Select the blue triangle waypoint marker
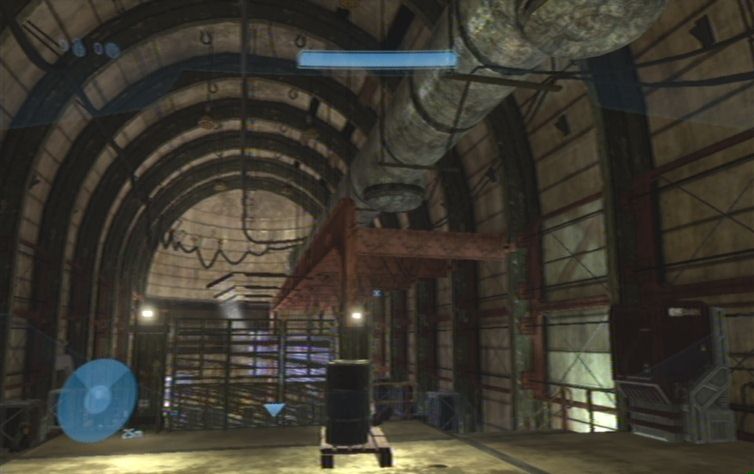Viewport: 754px width, 474px height. [x=274, y=410]
